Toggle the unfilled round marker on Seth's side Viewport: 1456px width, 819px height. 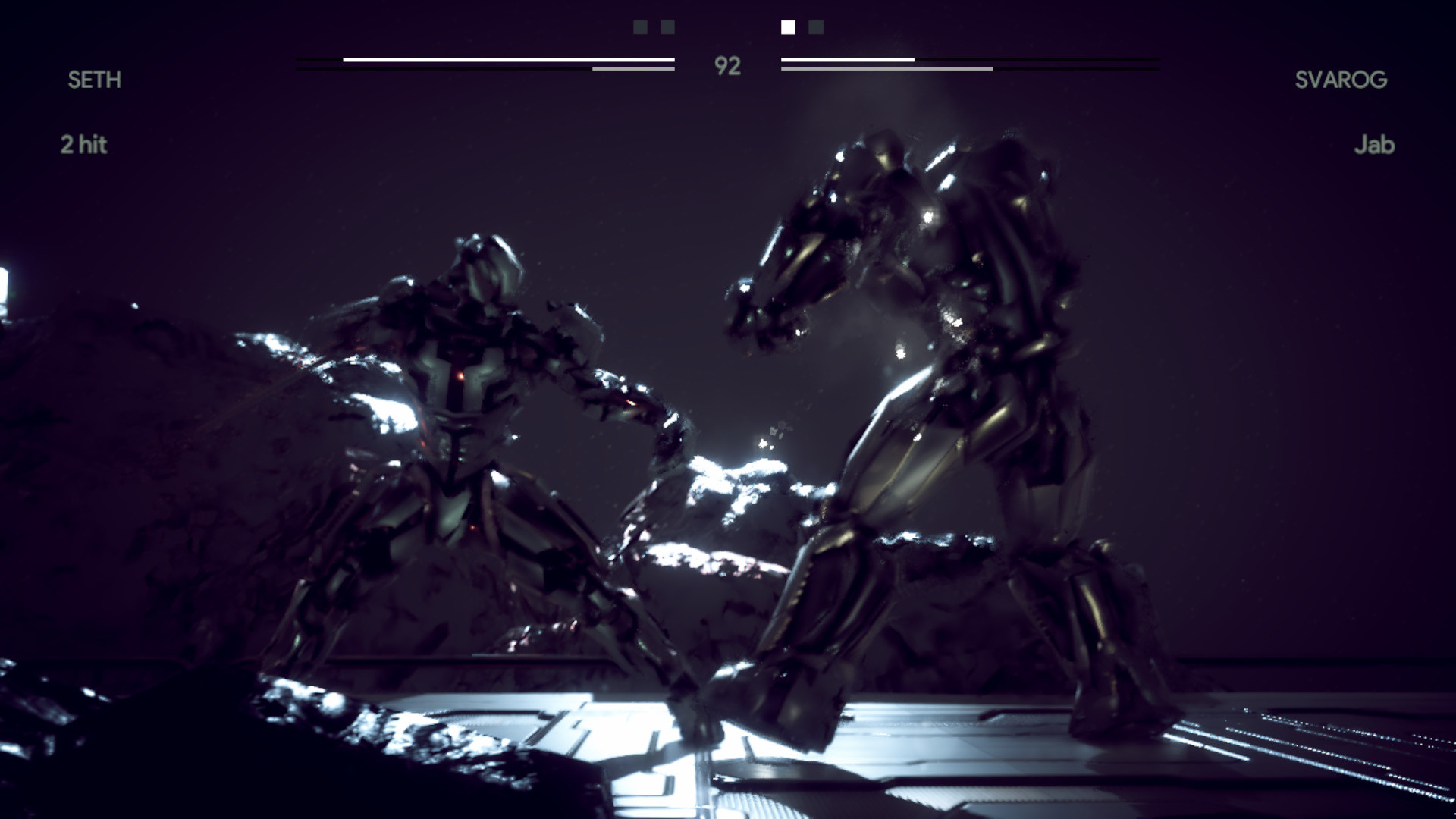tap(641, 28)
